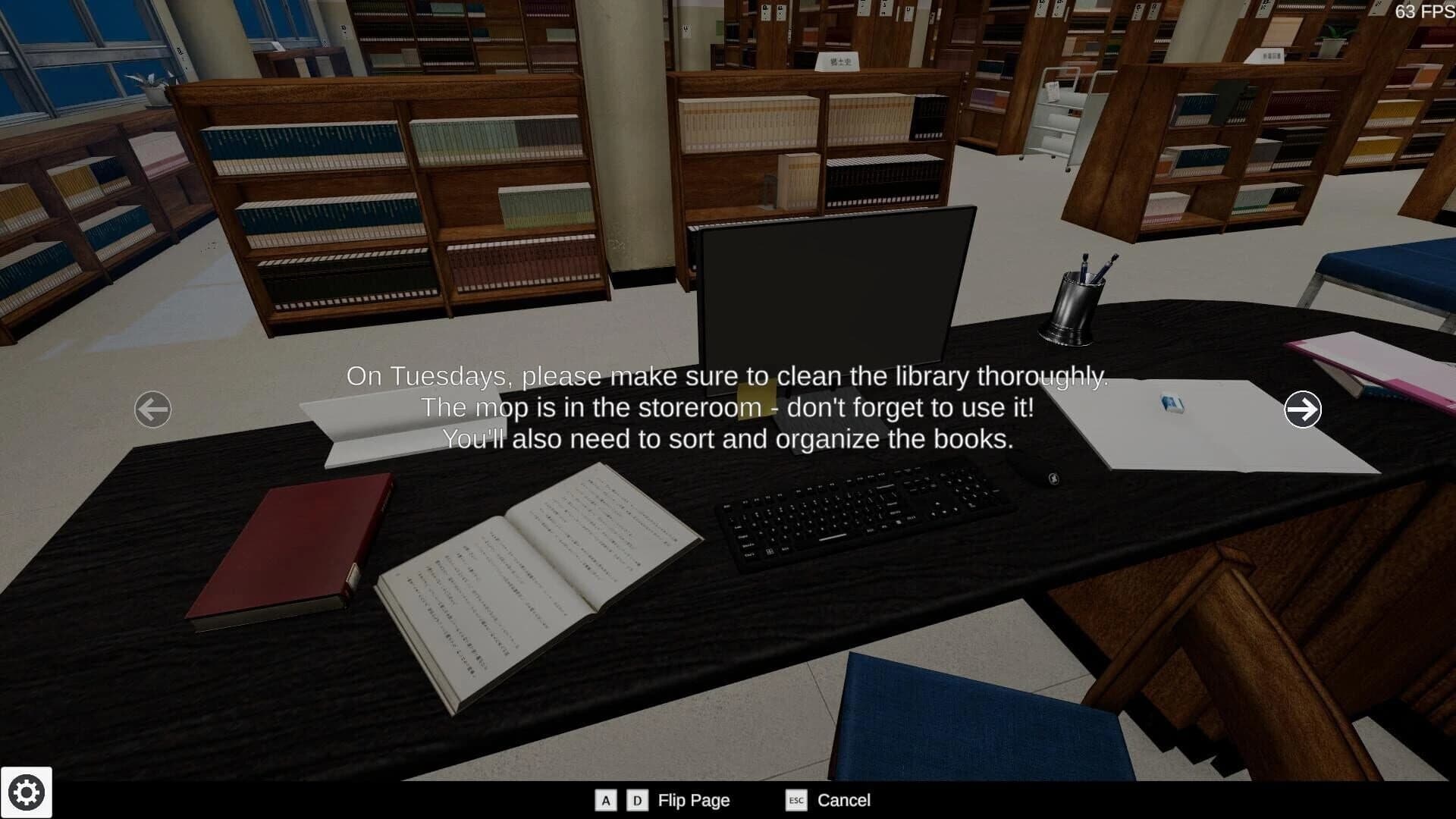1456x819 pixels.
Task: Open the settings gear menu
Action: [28, 791]
